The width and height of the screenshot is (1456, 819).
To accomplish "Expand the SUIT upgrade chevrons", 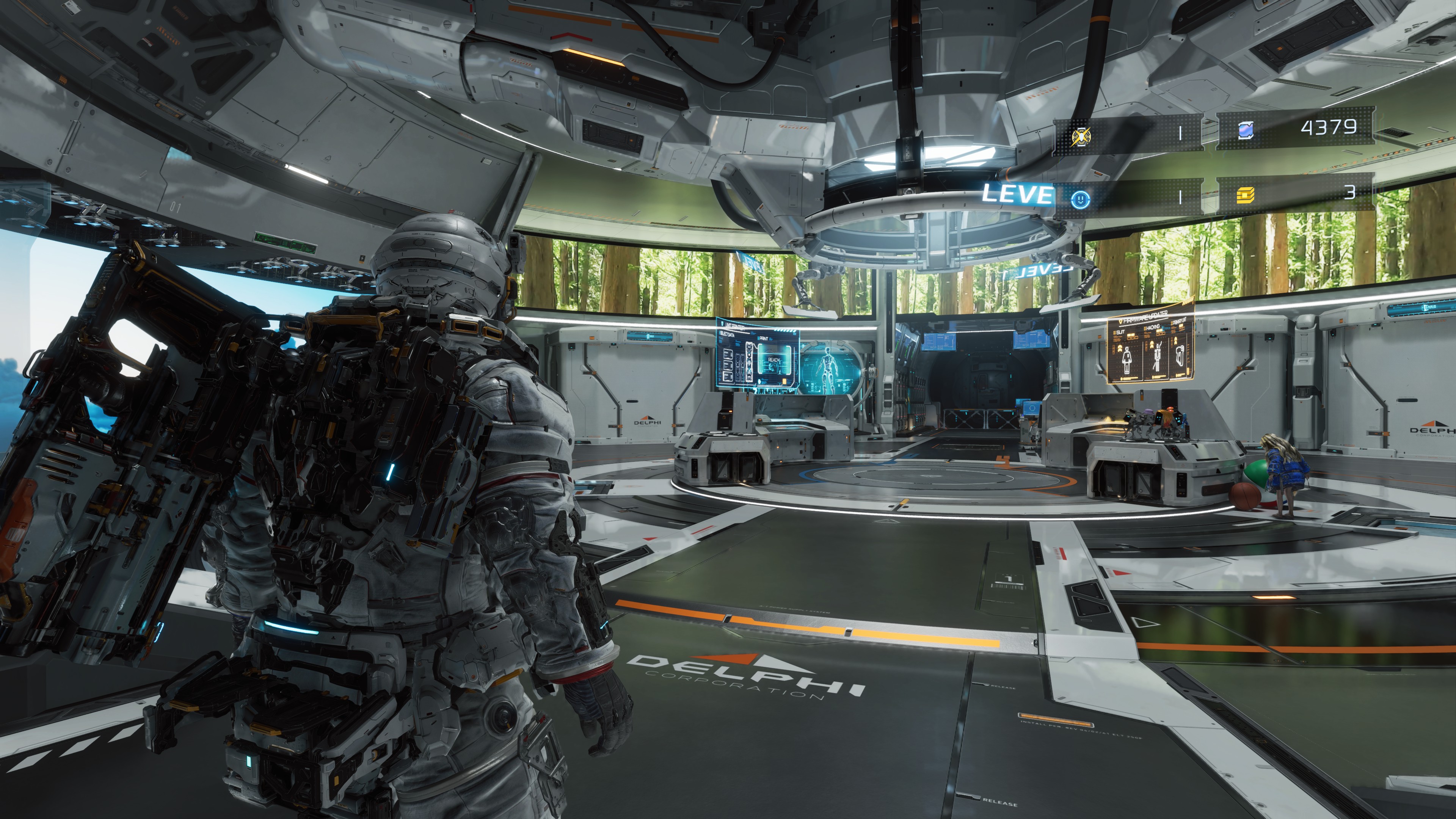I will tap(1120, 349).
